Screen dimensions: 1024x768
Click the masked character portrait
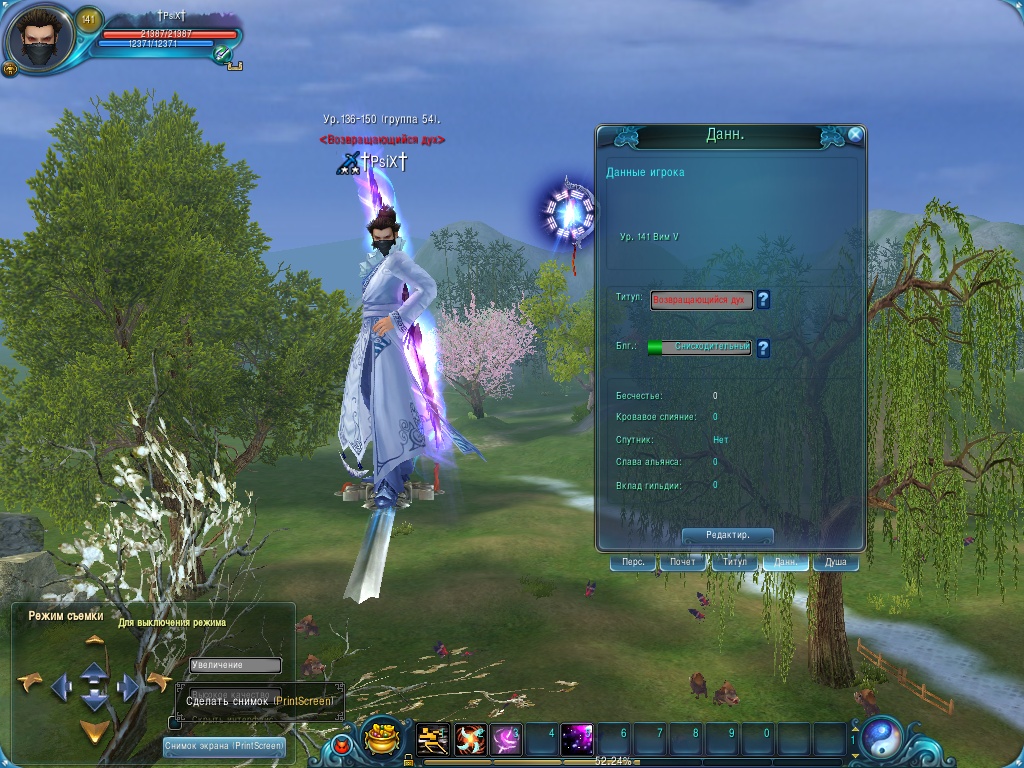point(39,39)
